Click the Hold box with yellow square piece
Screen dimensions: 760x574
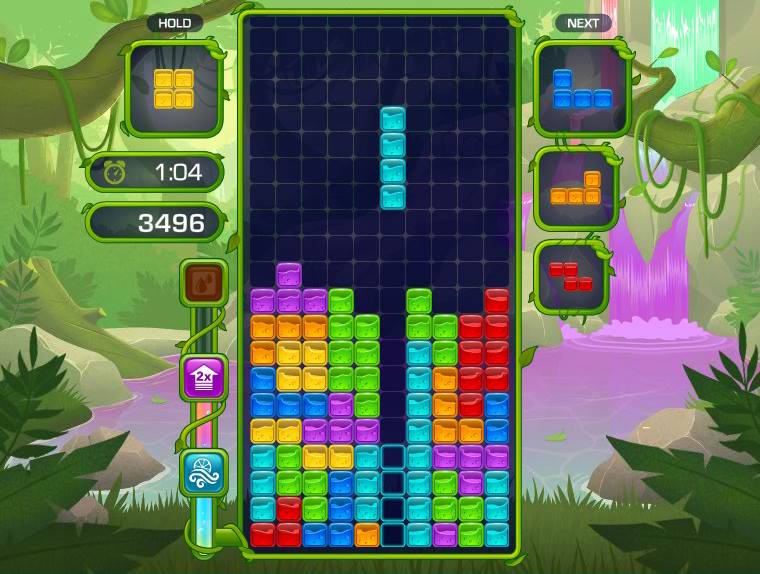[174, 89]
